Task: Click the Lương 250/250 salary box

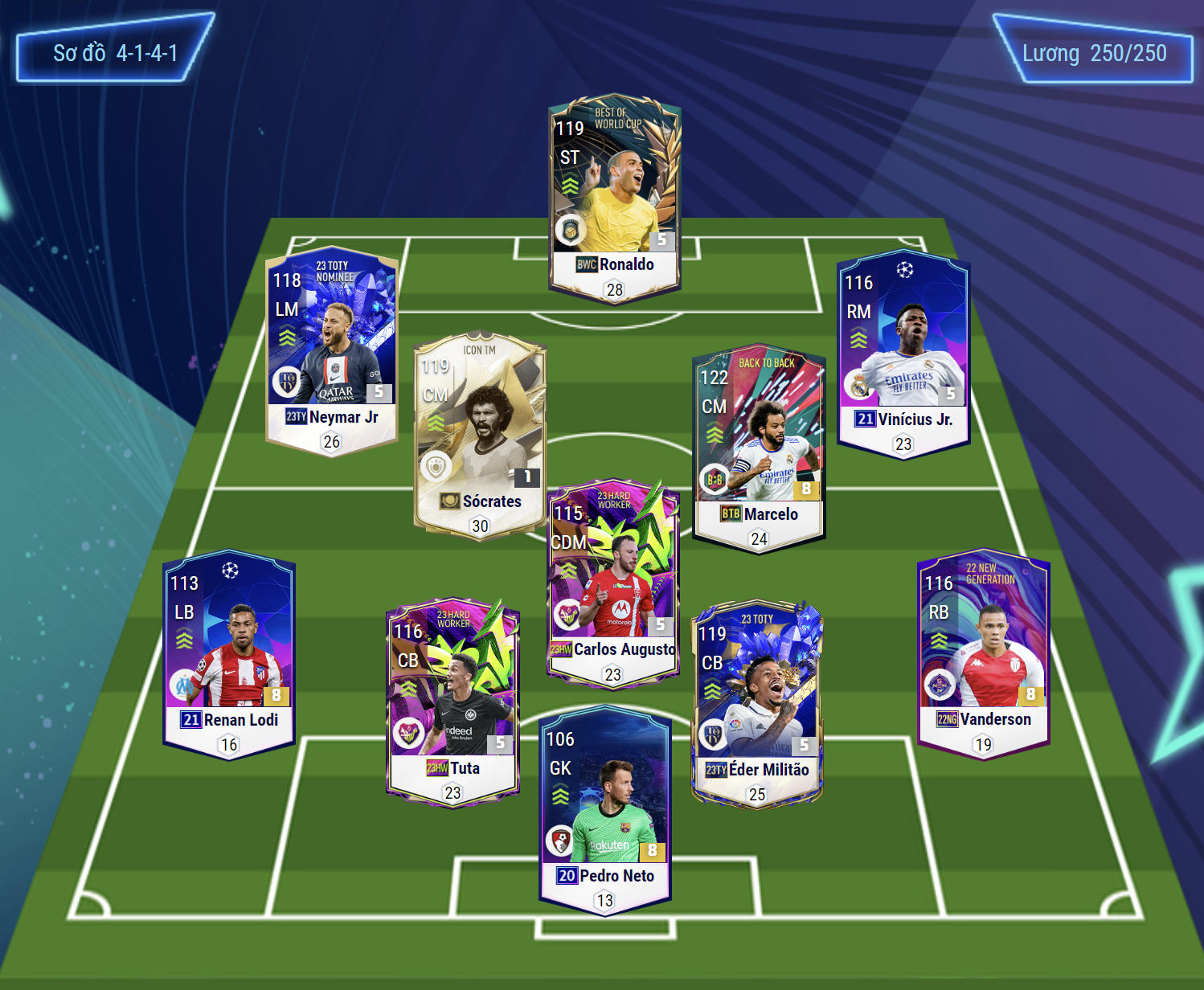Action: [1094, 51]
